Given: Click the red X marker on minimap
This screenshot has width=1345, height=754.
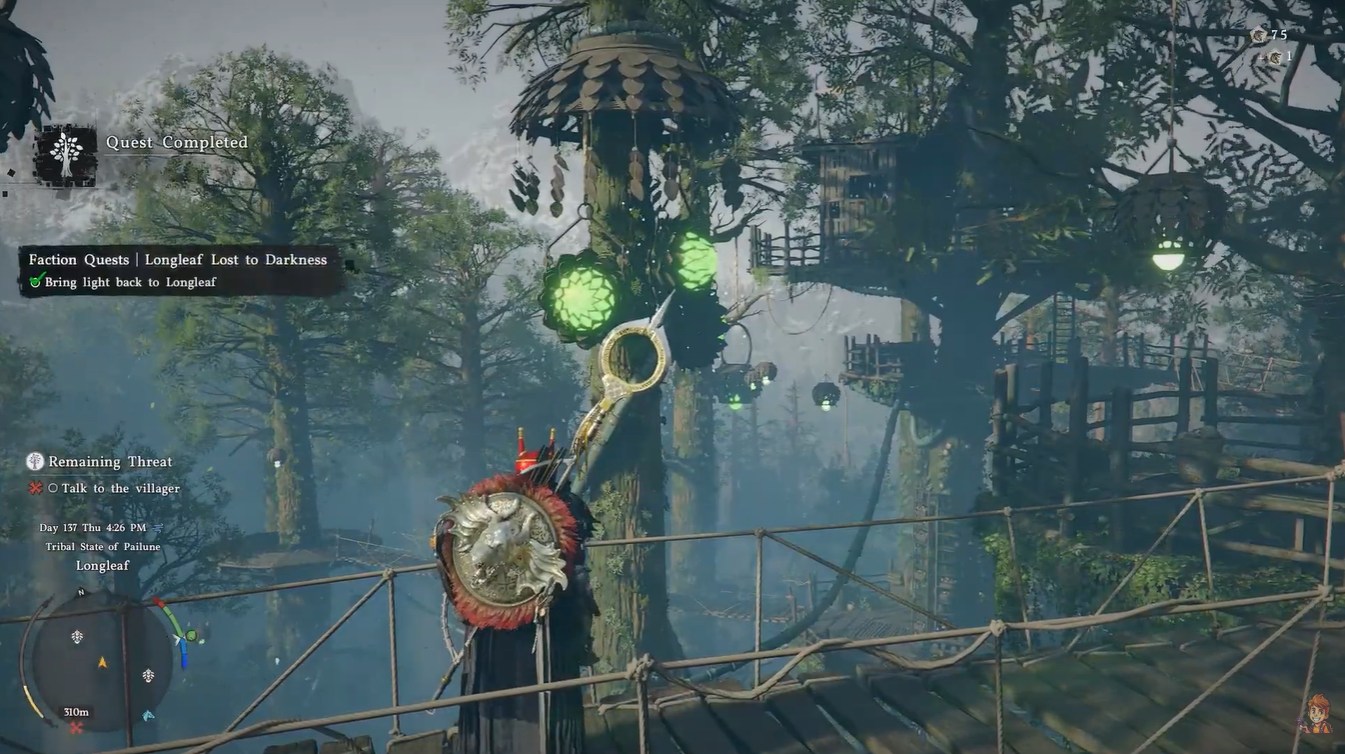Looking at the screenshot, I should tap(76, 727).
